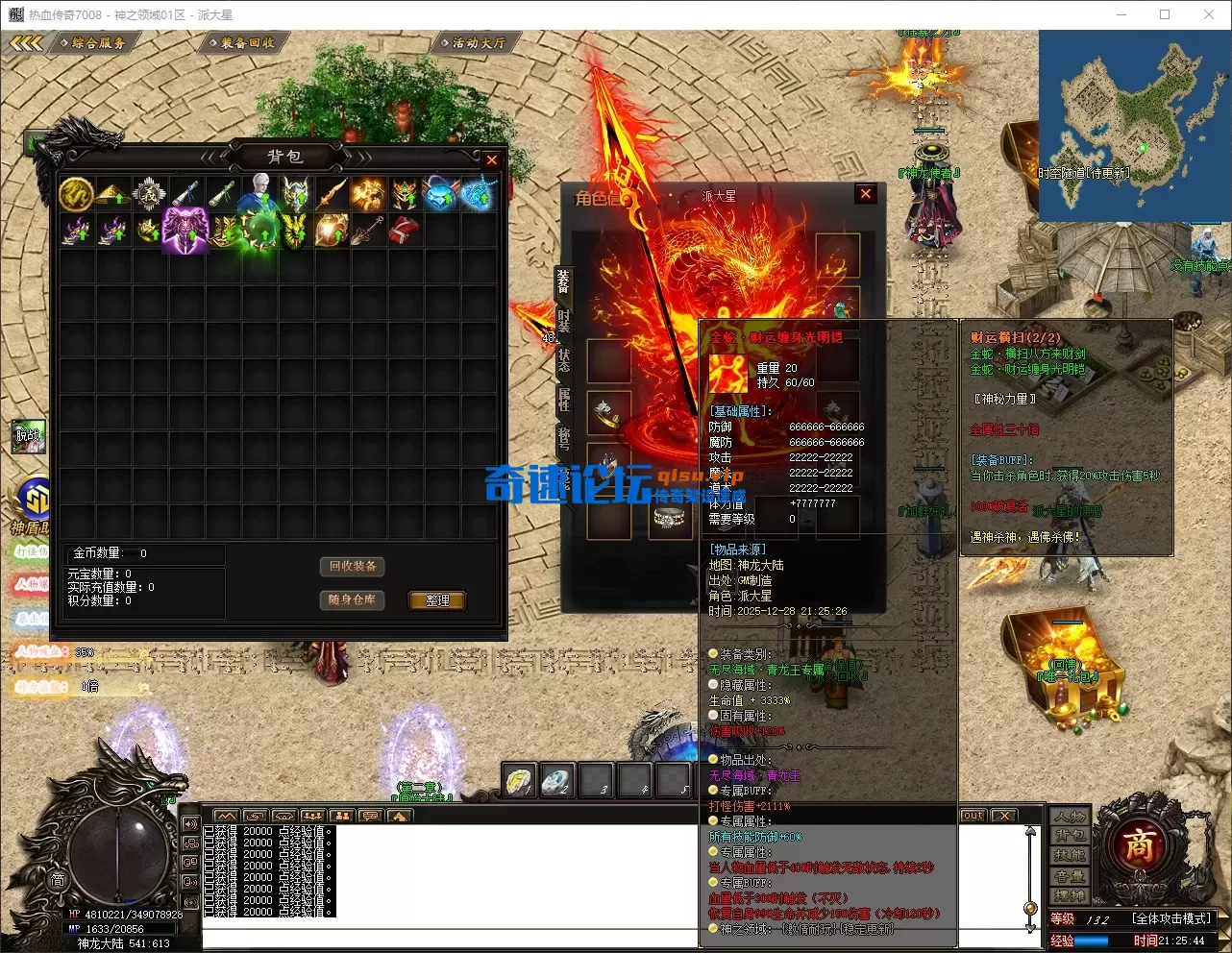
Task: Select the large purple armor item
Action: pos(185,231)
